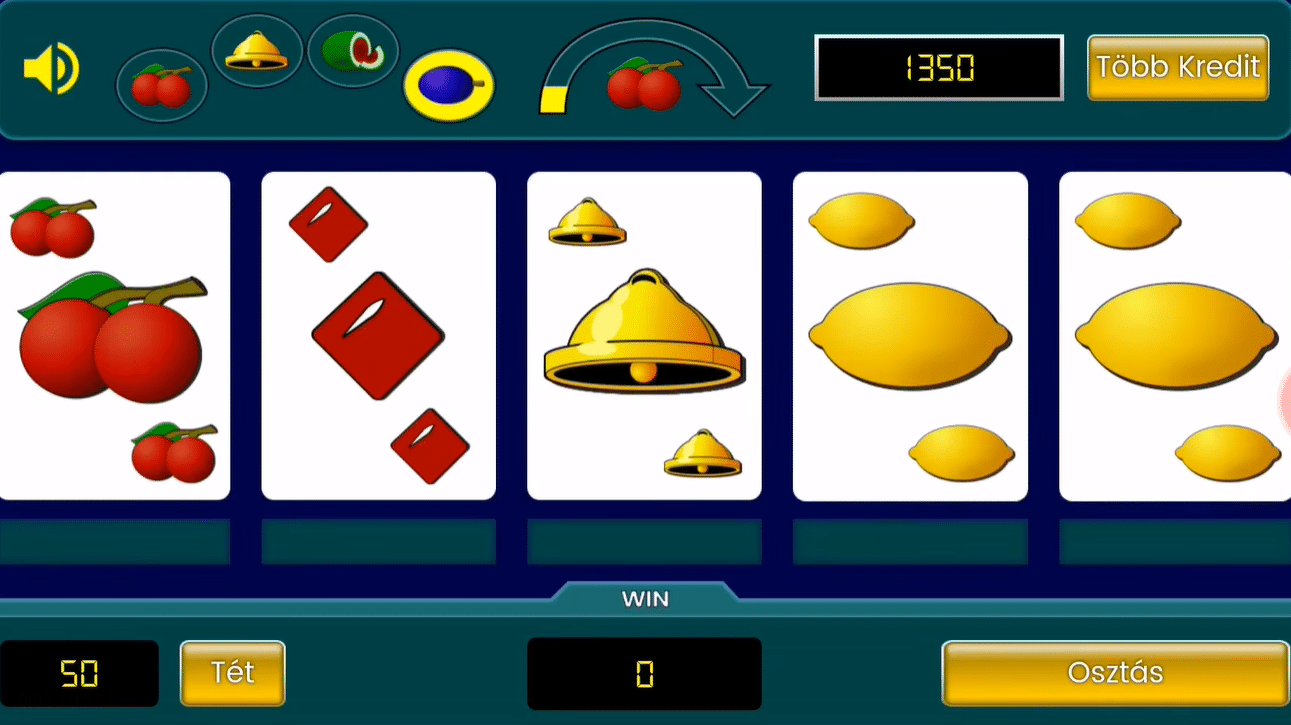Click the dark strip below the bell reel
This screenshot has width=1291, height=725.
[x=644, y=541]
